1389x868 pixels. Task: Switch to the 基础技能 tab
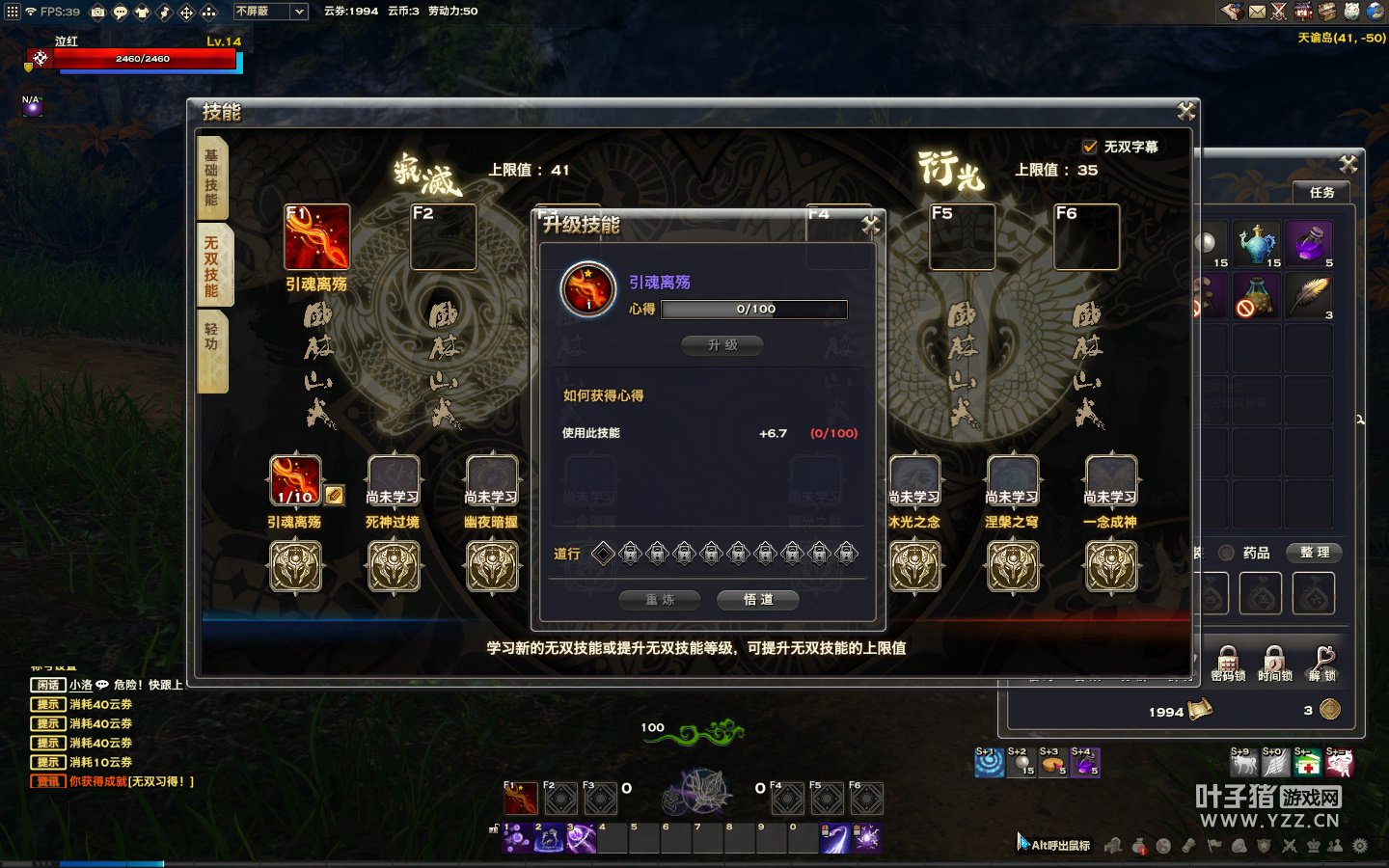click(211, 177)
